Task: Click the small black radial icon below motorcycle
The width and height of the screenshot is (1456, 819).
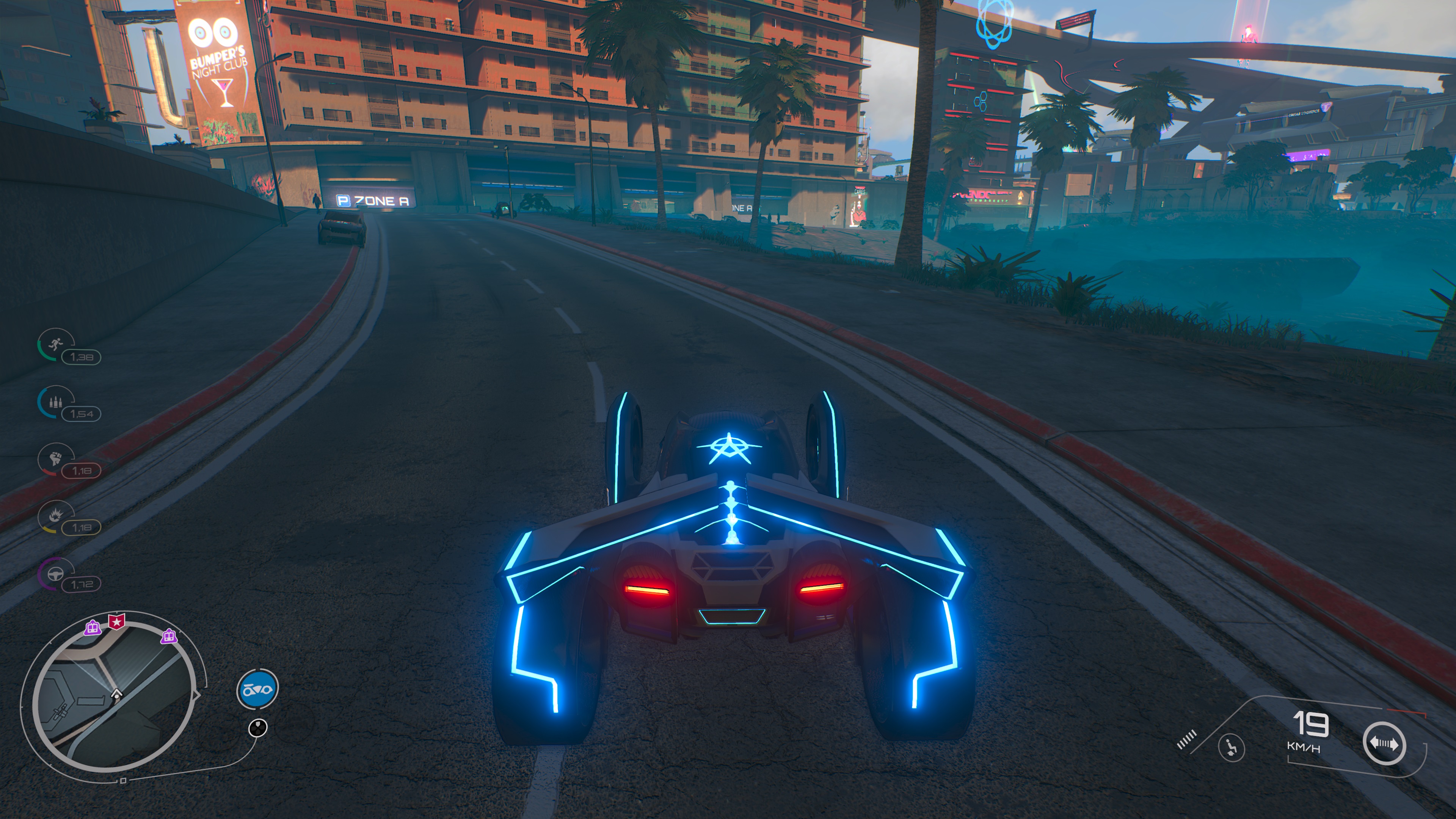Action: click(x=258, y=728)
